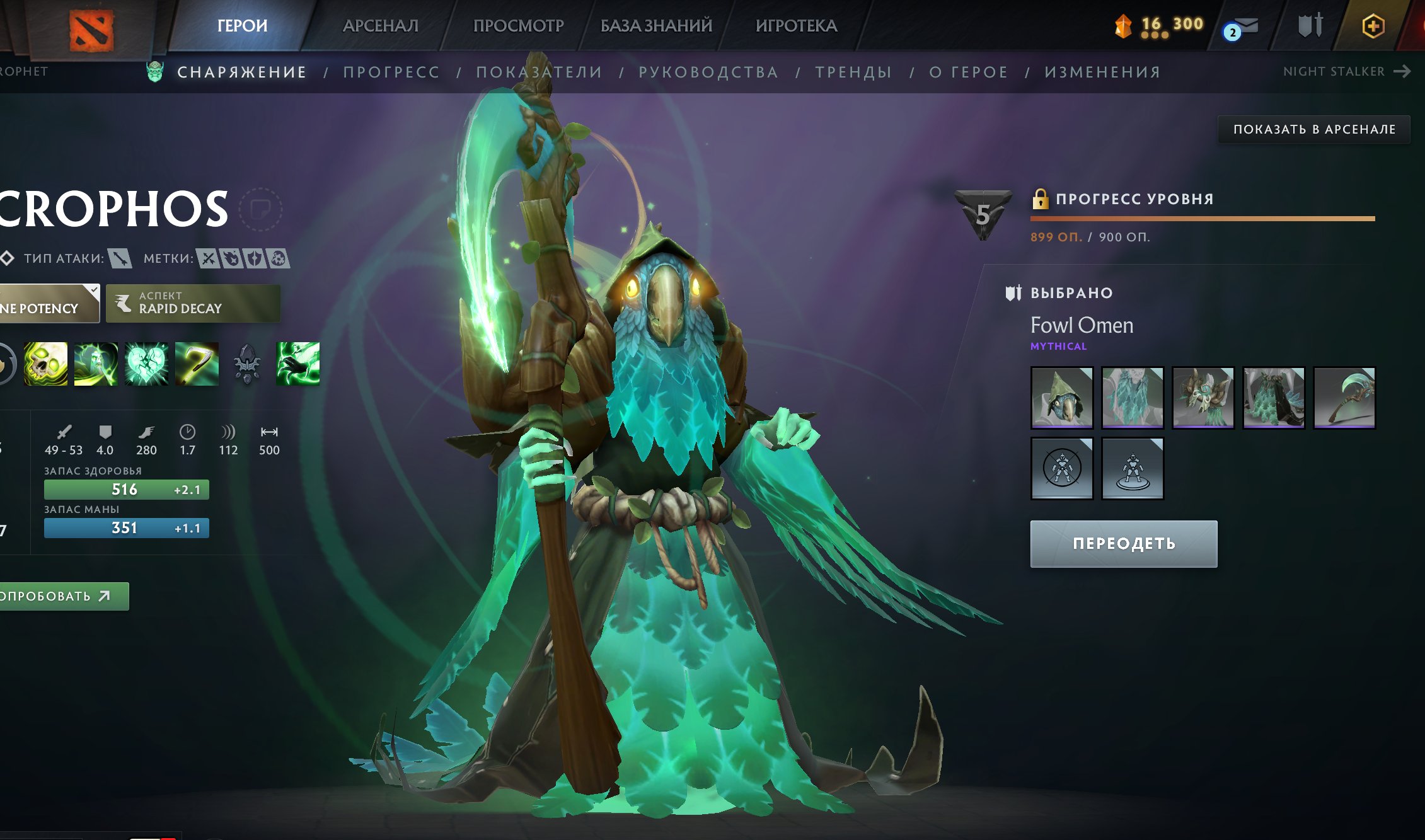Image resolution: width=1425 pixels, height=840 pixels.
Task: Go to БАЗА ЗНАНИЙ section
Action: pos(656,26)
